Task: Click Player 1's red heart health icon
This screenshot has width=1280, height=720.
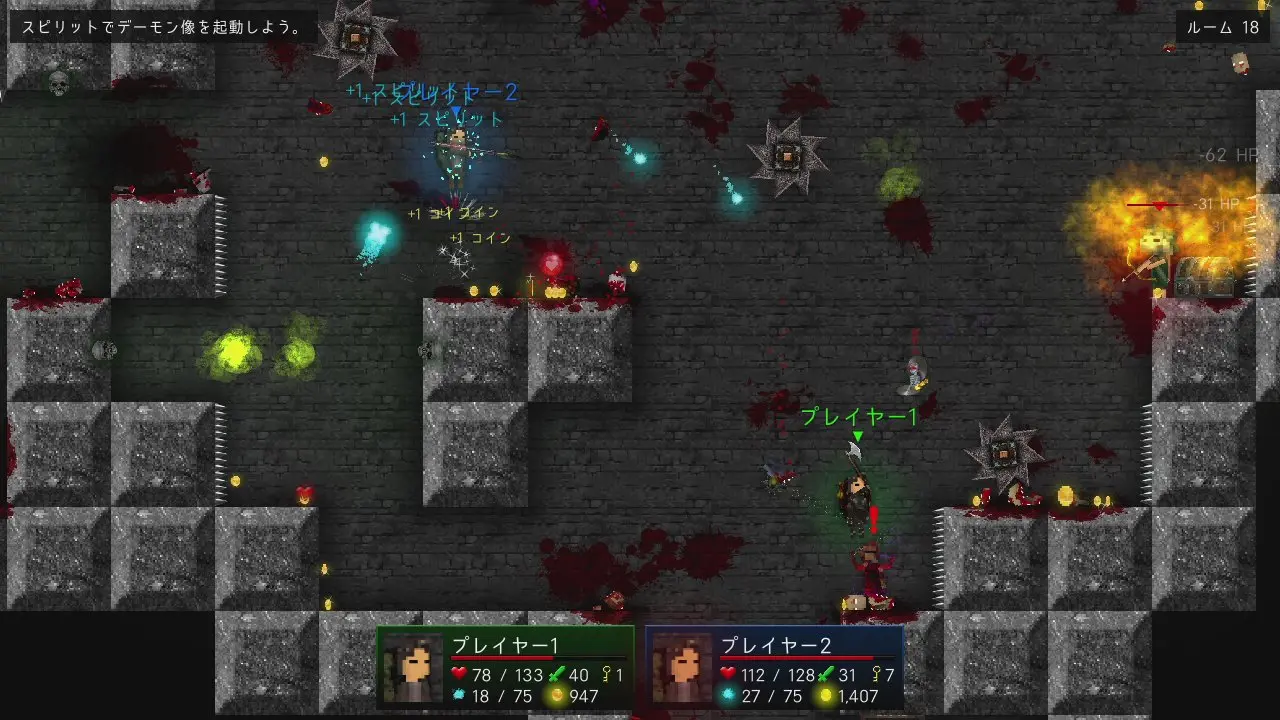Action: click(x=460, y=673)
